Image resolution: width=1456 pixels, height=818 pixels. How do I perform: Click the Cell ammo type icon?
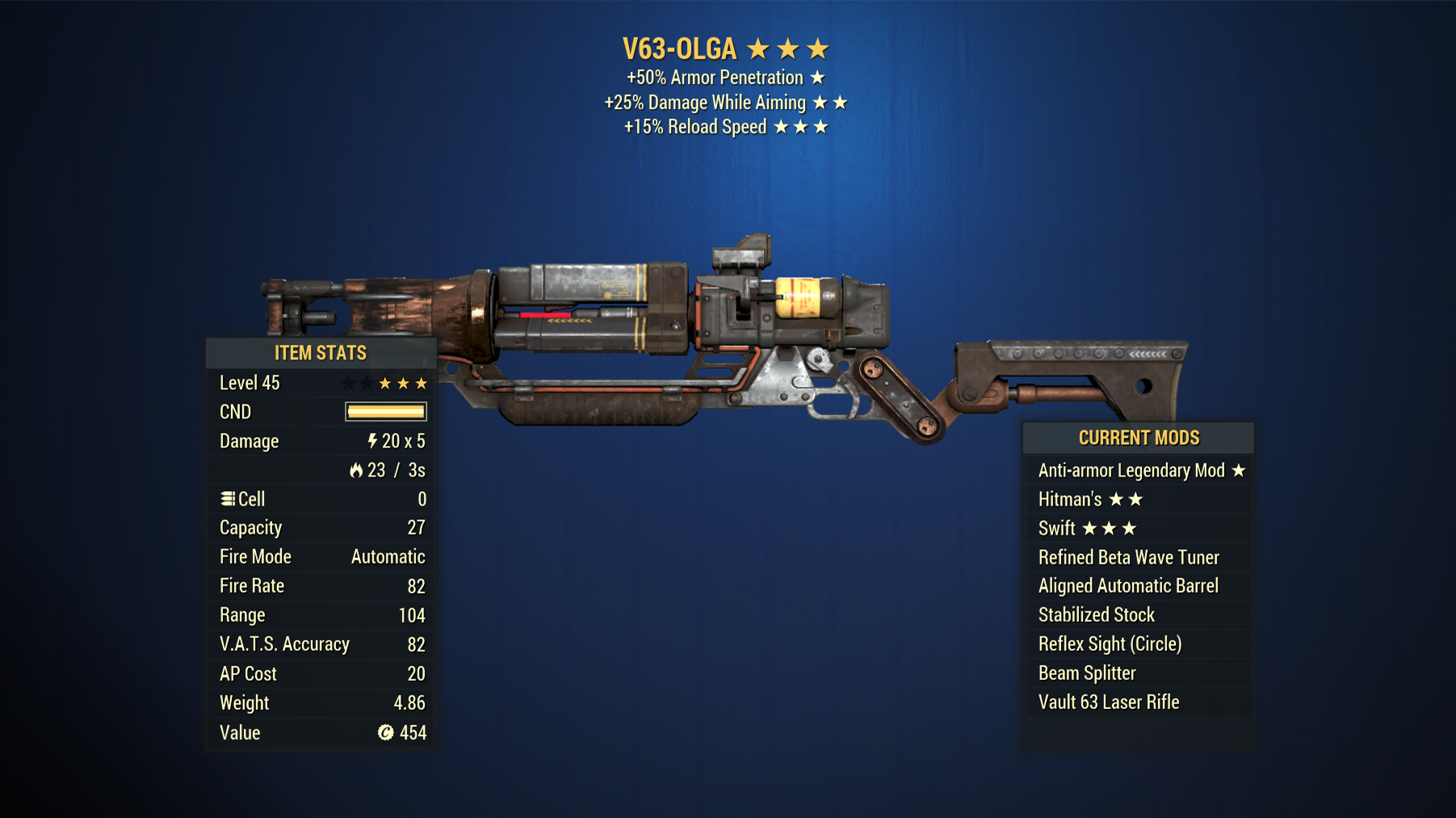229,499
